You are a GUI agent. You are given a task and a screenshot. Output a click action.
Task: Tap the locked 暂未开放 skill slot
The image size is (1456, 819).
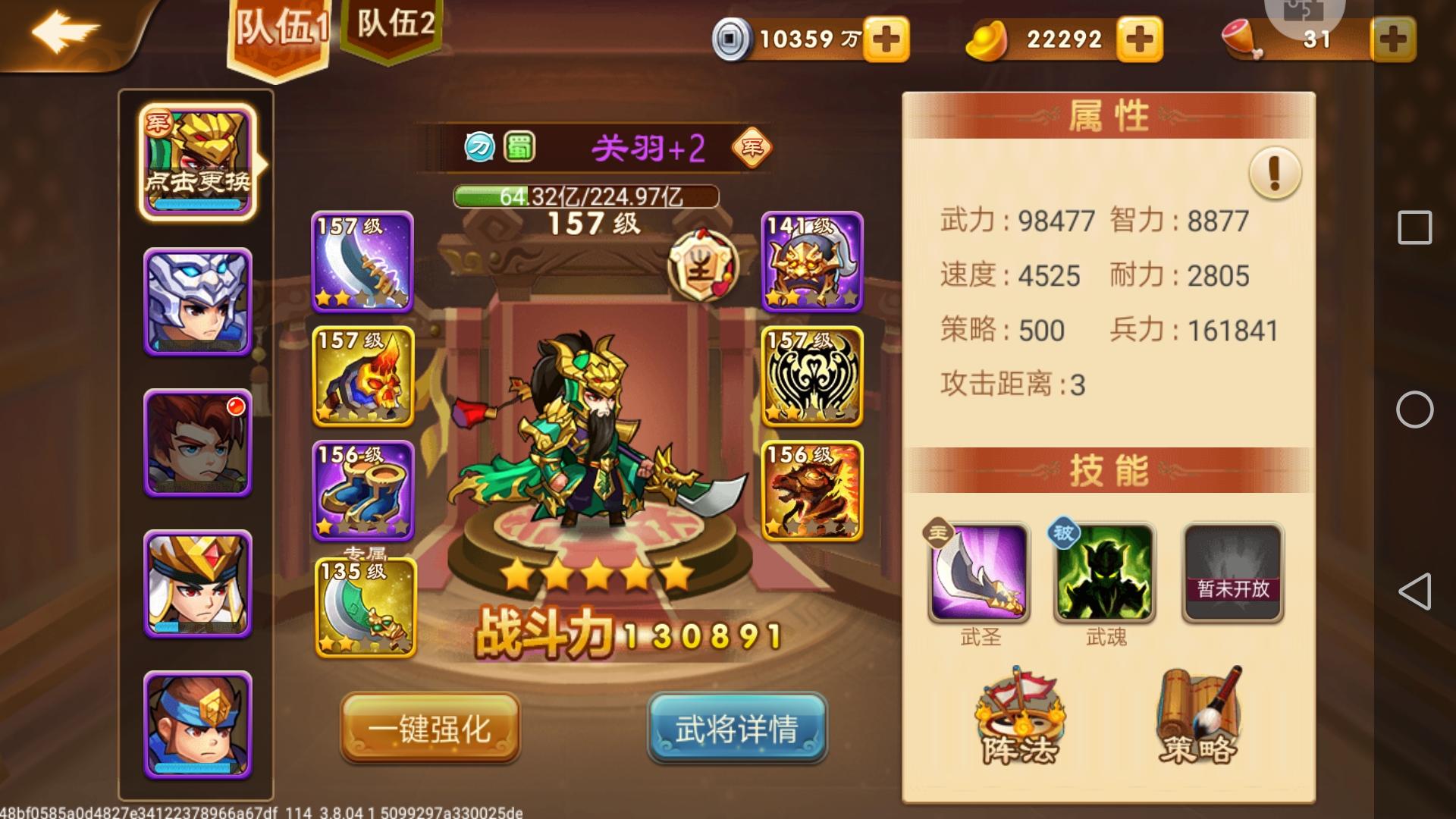coord(1230,574)
